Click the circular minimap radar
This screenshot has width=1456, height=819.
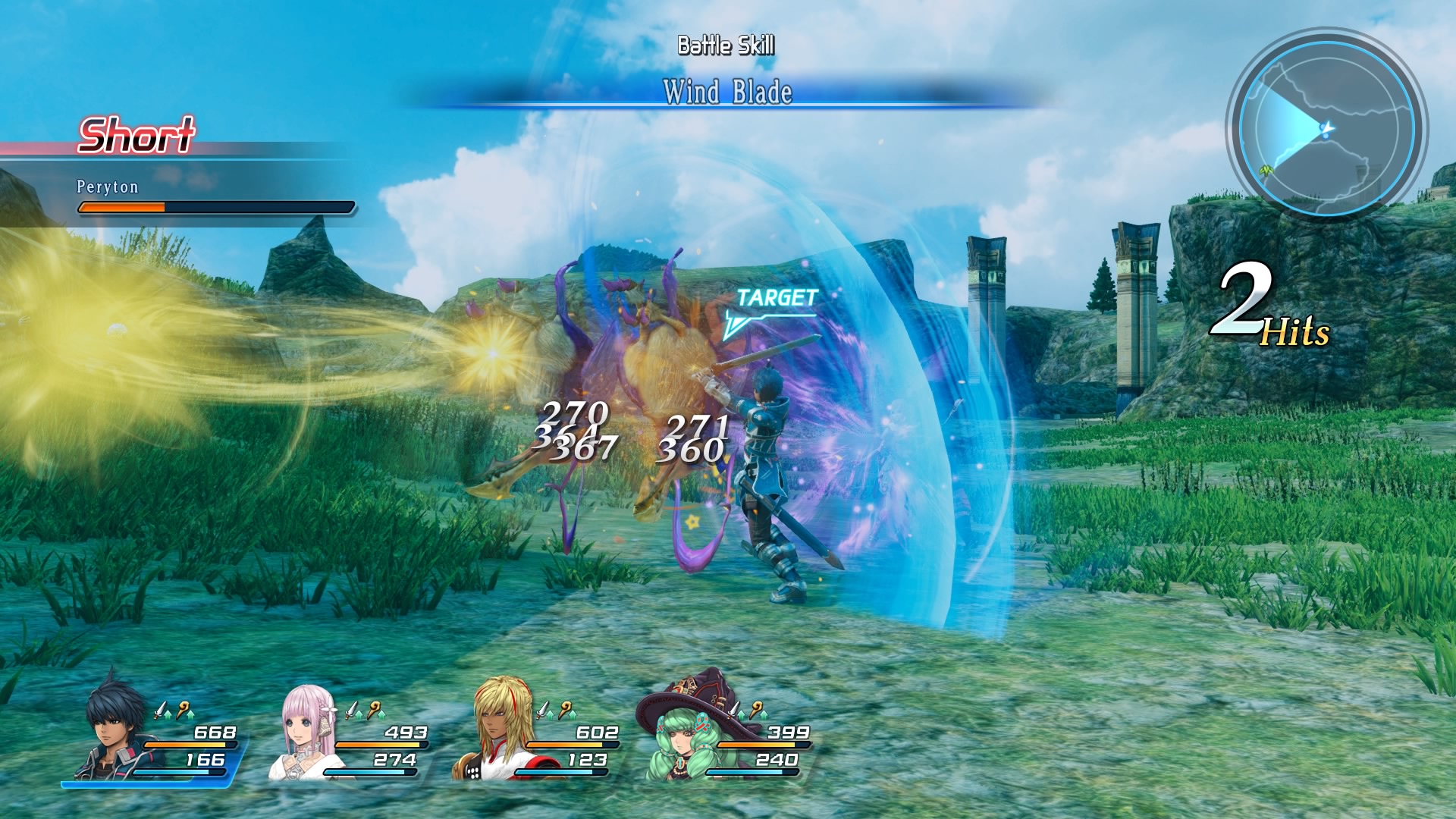pyautogui.click(x=1326, y=126)
